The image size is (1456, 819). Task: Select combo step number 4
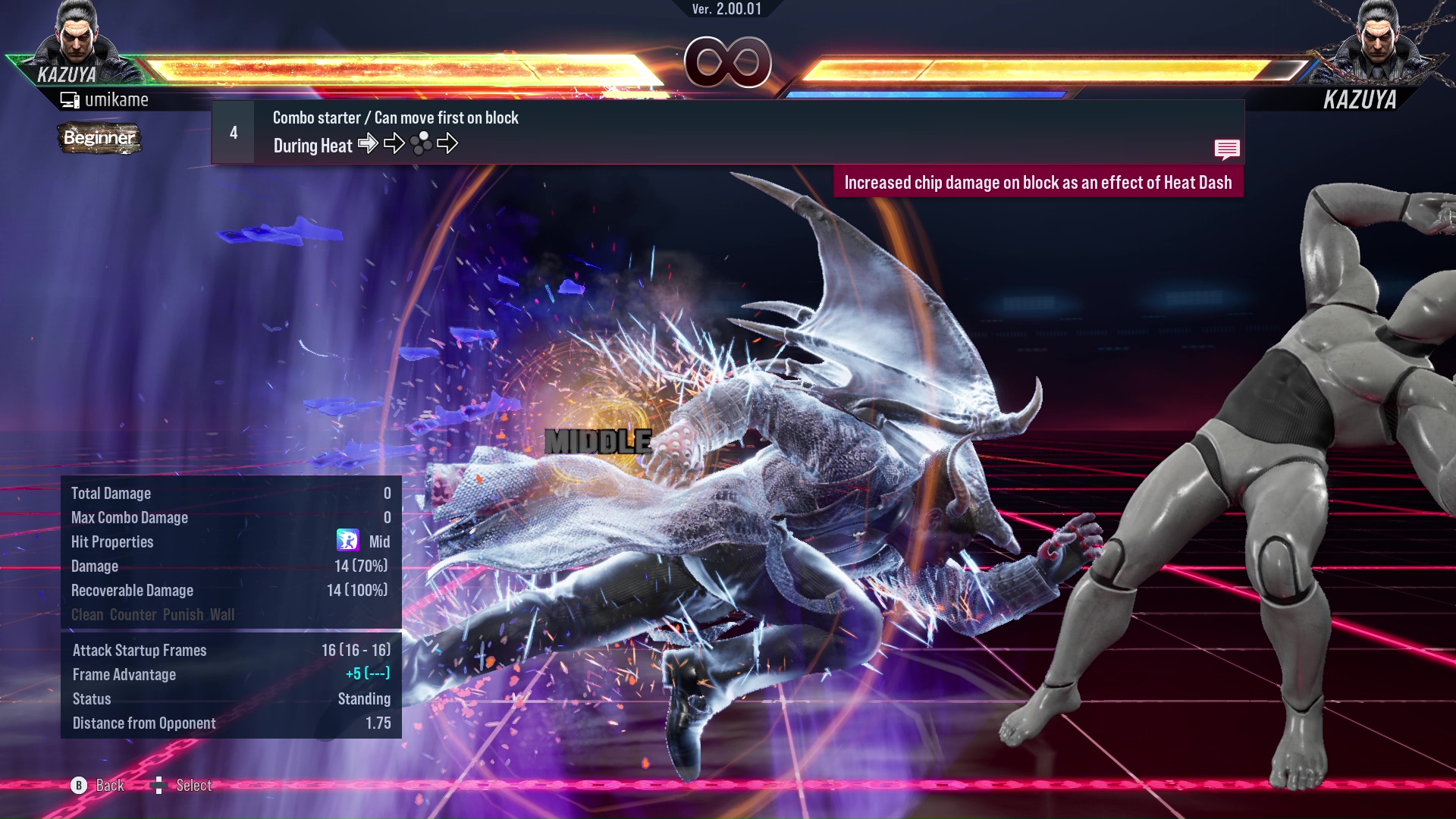pyautogui.click(x=233, y=132)
